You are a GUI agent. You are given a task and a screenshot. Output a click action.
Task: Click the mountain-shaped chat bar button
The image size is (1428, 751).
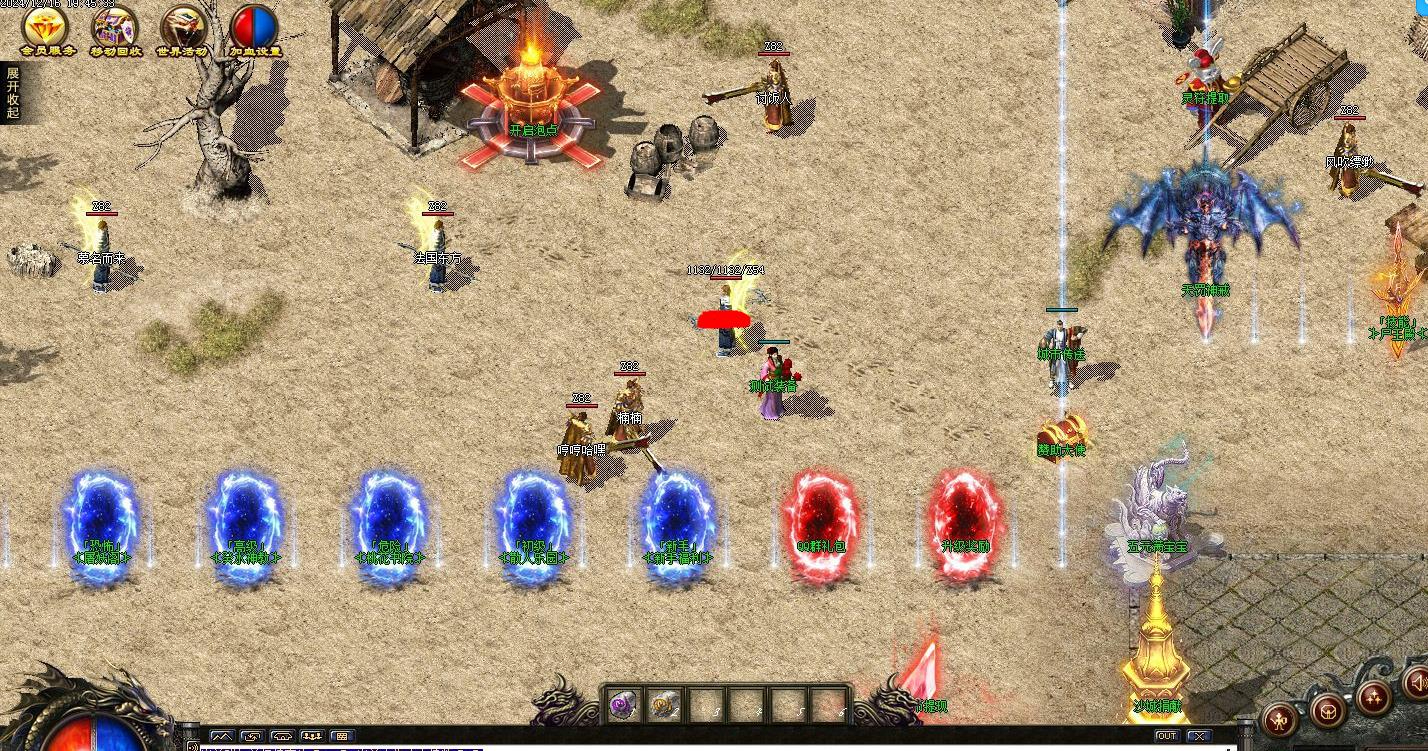point(221,737)
